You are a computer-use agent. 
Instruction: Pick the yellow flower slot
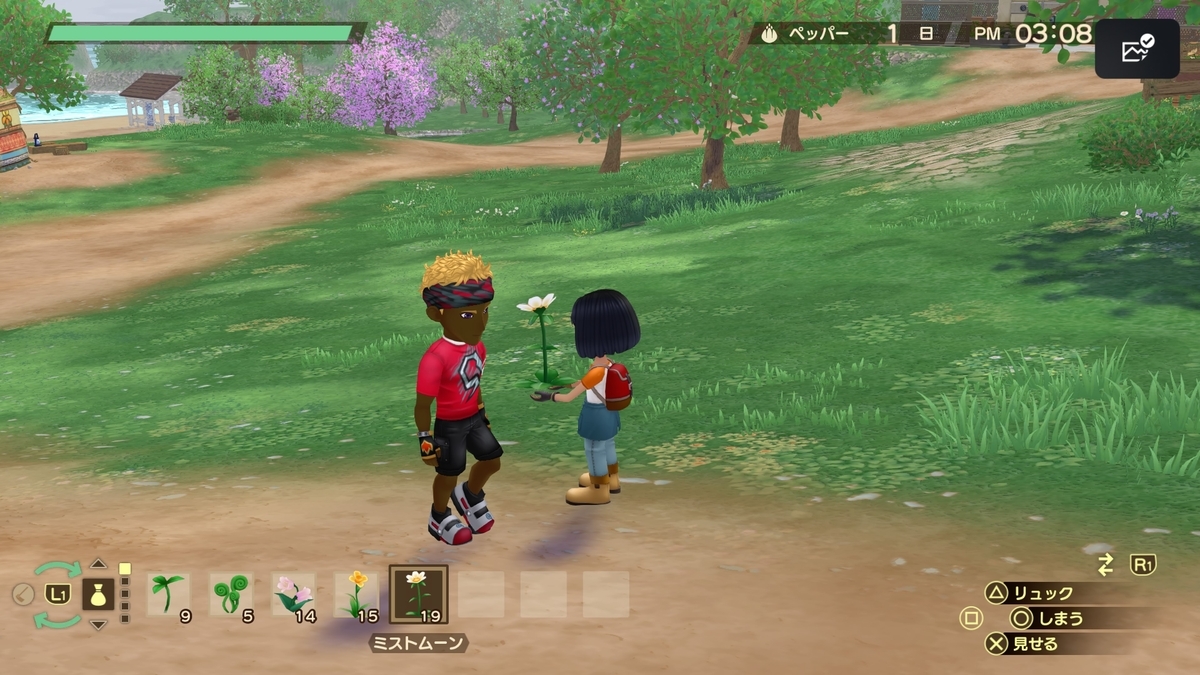point(356,594)
